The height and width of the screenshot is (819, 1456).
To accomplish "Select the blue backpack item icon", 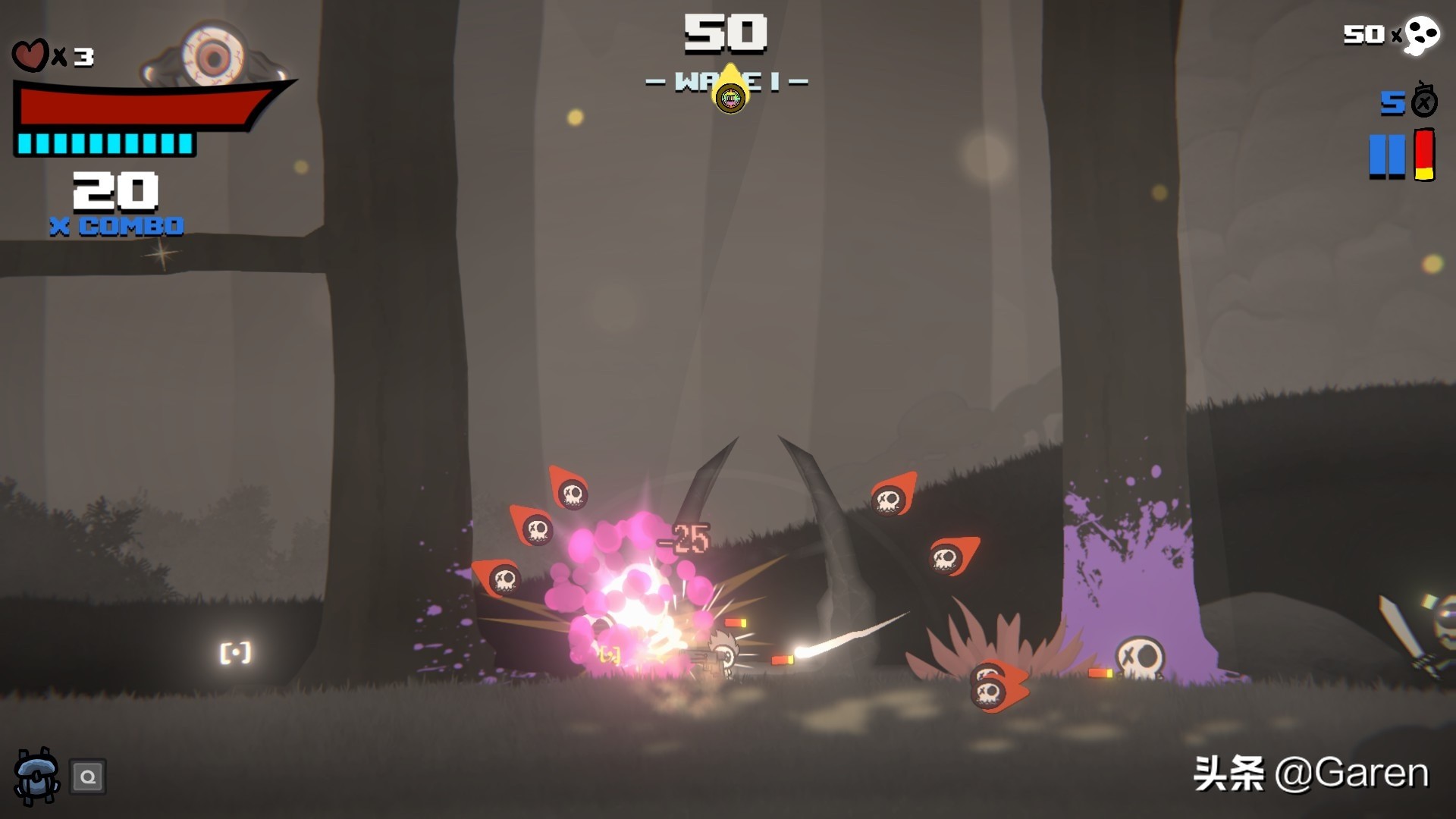I will click(x=36, y=776).
